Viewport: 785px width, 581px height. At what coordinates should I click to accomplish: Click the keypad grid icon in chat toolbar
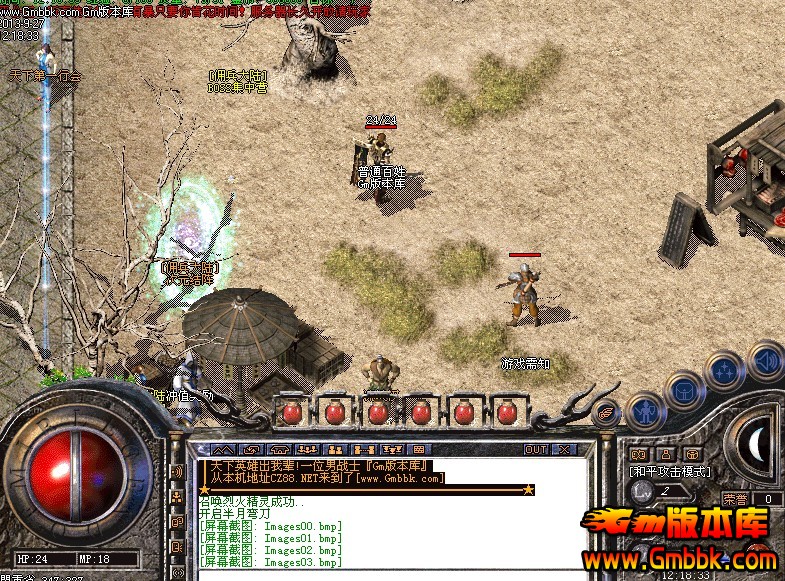[419, 450]
